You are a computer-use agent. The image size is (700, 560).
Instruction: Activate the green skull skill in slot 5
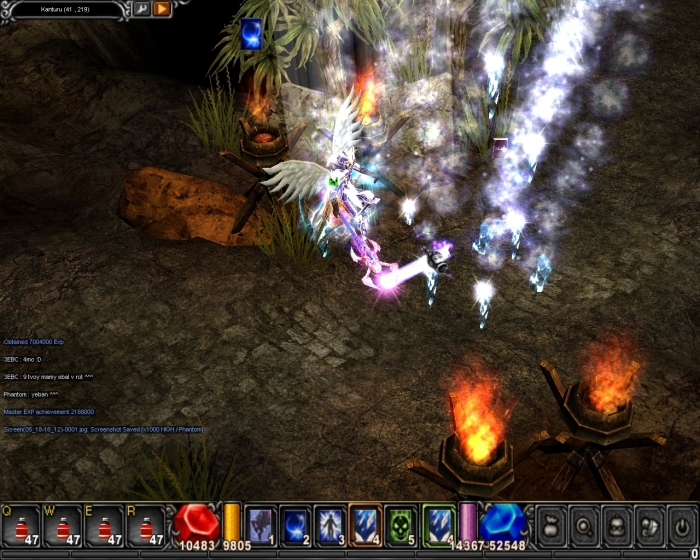pos(401,524)
